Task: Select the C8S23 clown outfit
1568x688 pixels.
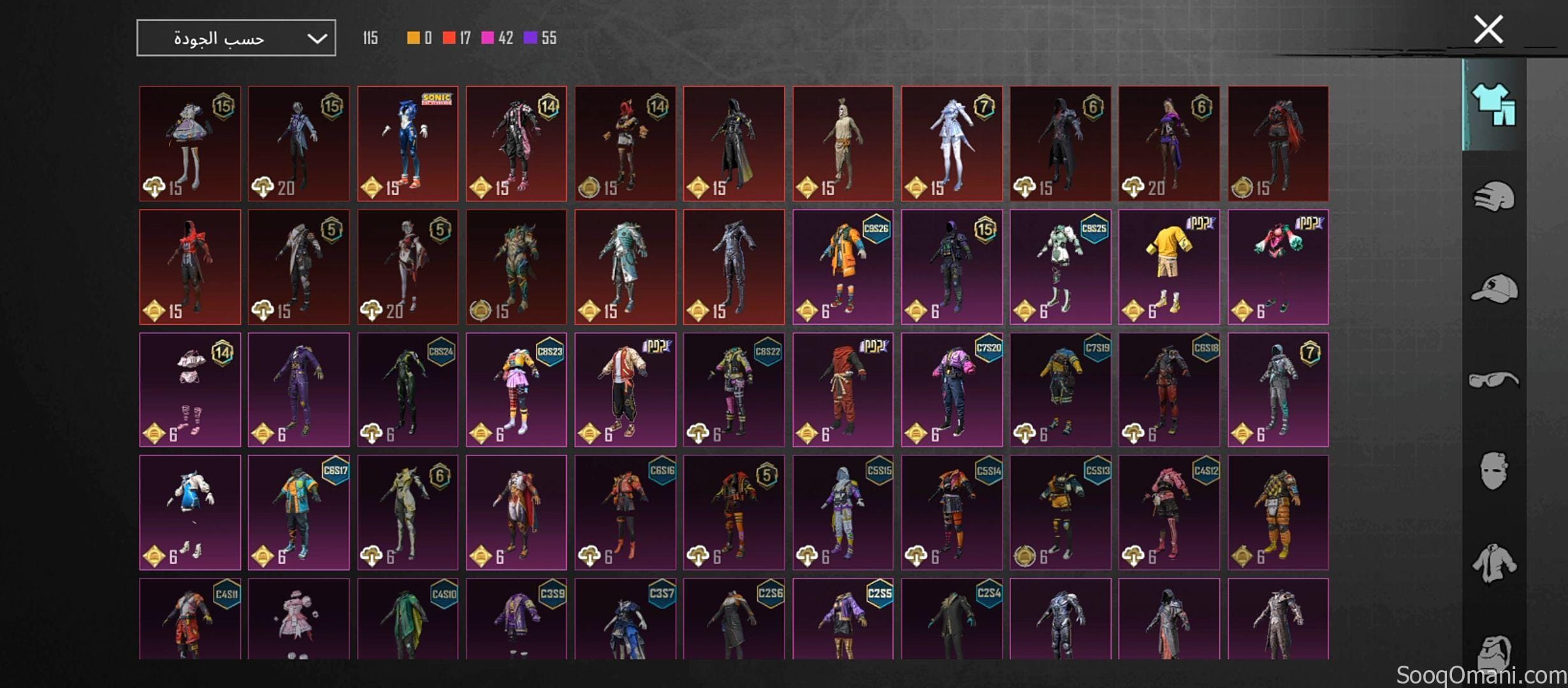Action: click(516, 389)
